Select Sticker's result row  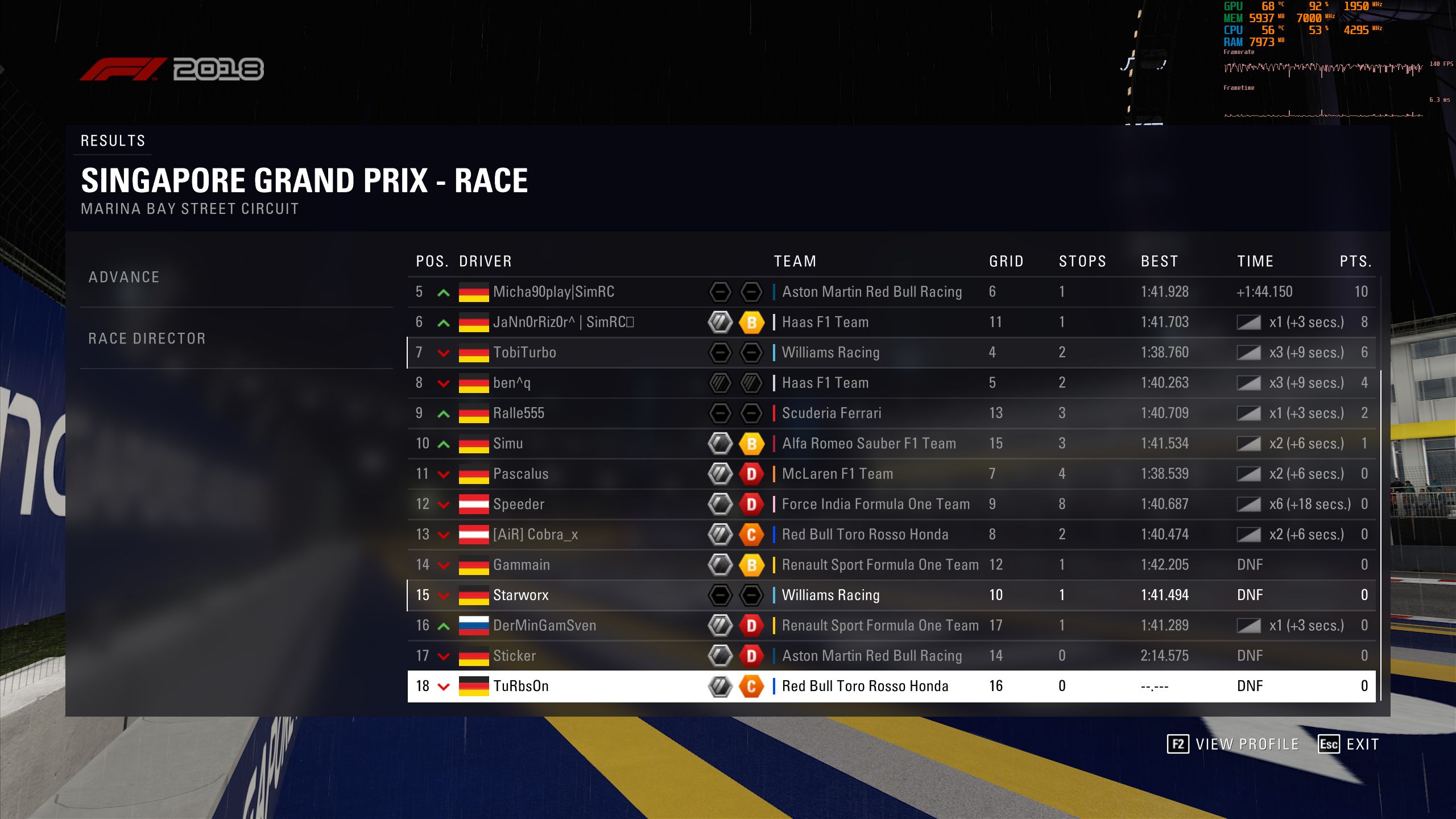(514, 656)
